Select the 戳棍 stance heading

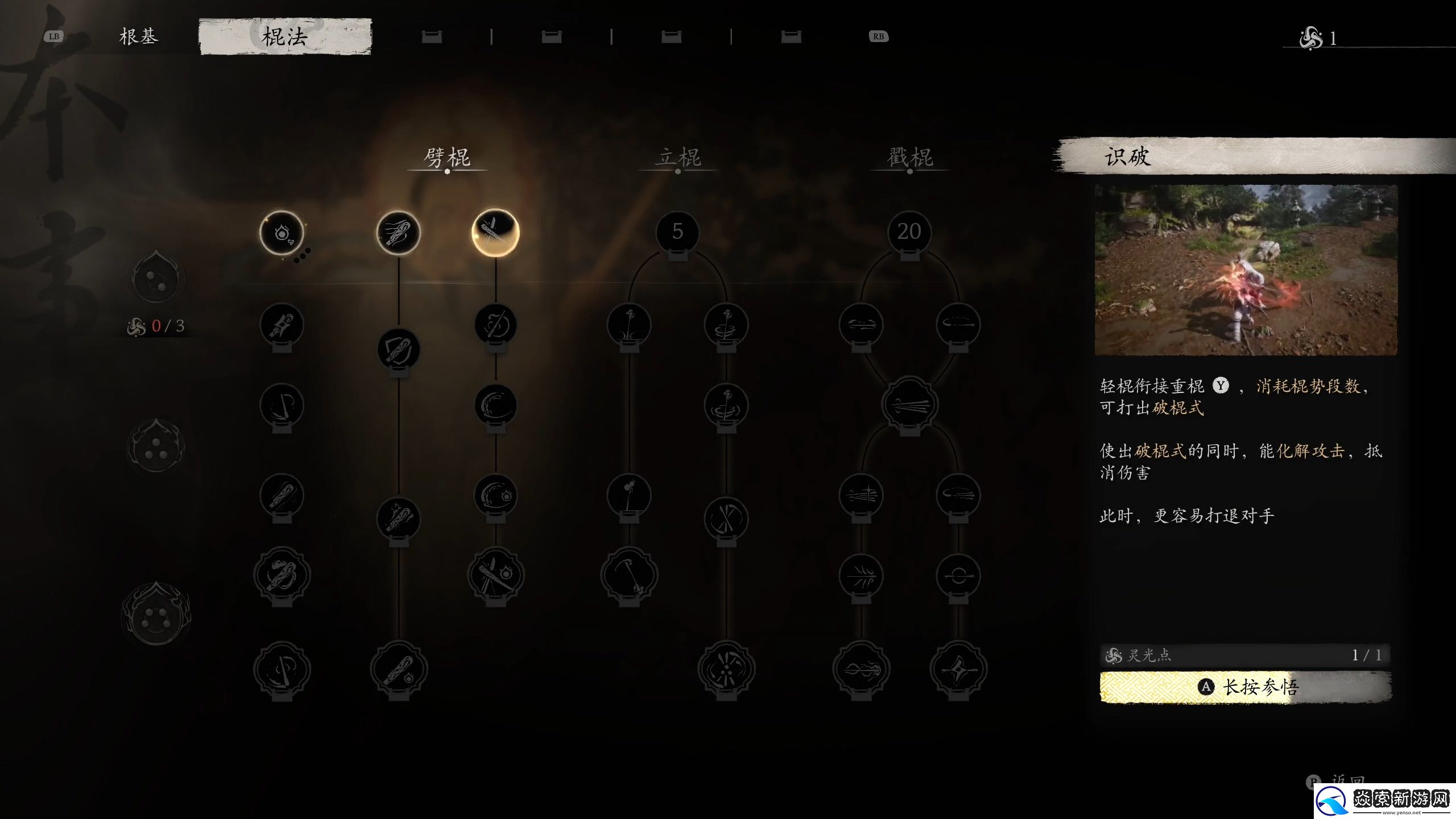(910, 158)
